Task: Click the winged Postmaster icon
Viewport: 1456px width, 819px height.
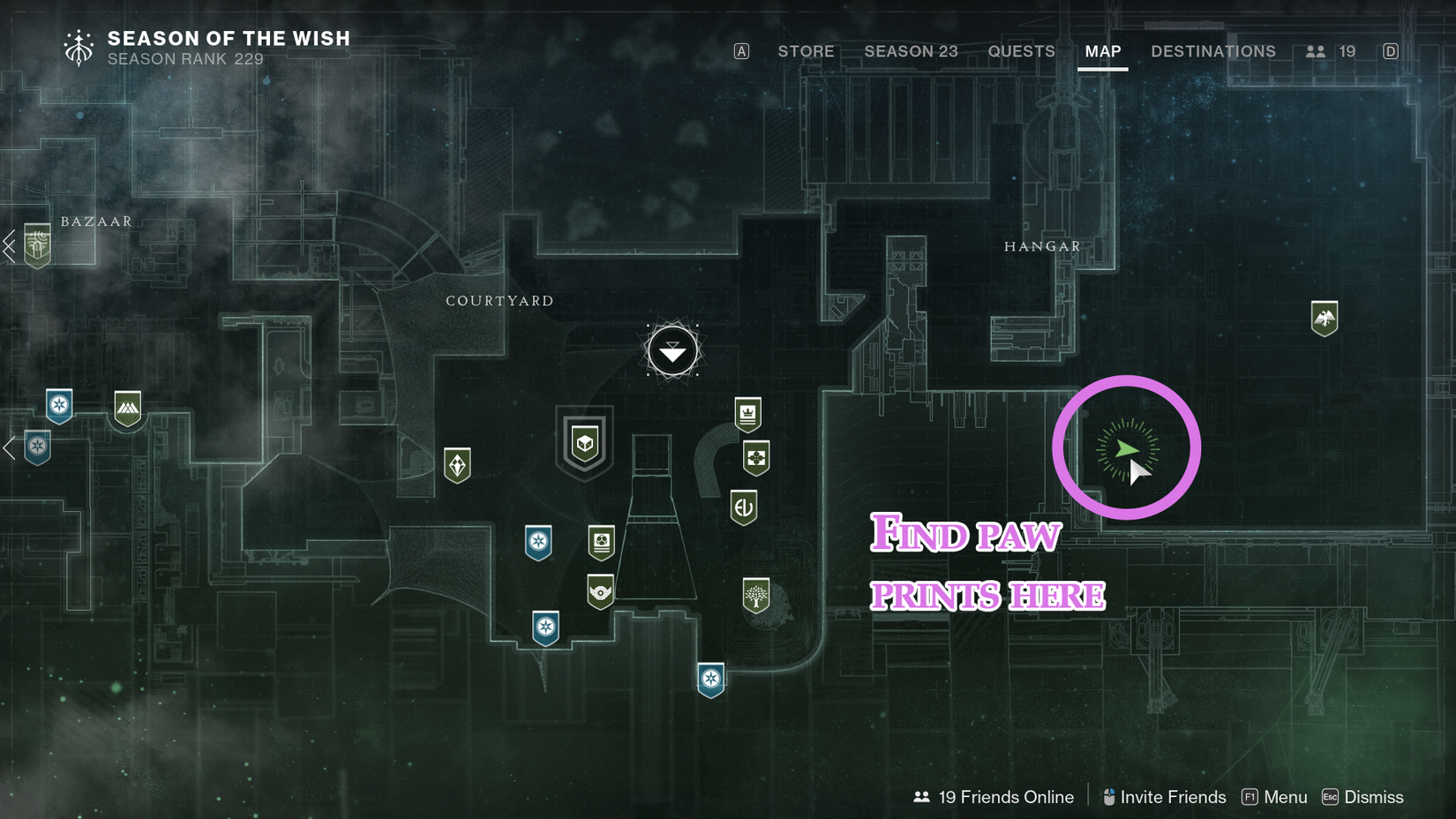Action: tap(600, 590)
